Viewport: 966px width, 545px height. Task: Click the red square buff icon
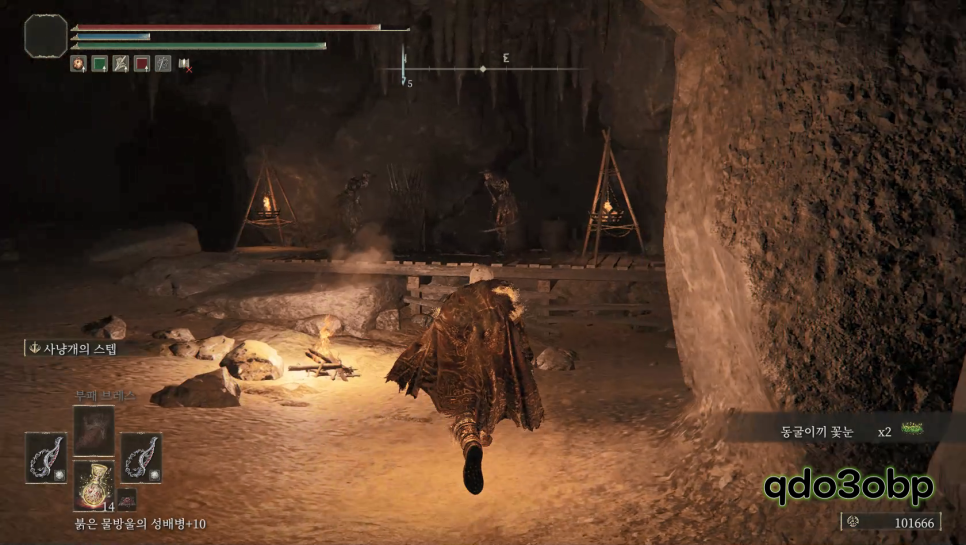tap(142, 64)
